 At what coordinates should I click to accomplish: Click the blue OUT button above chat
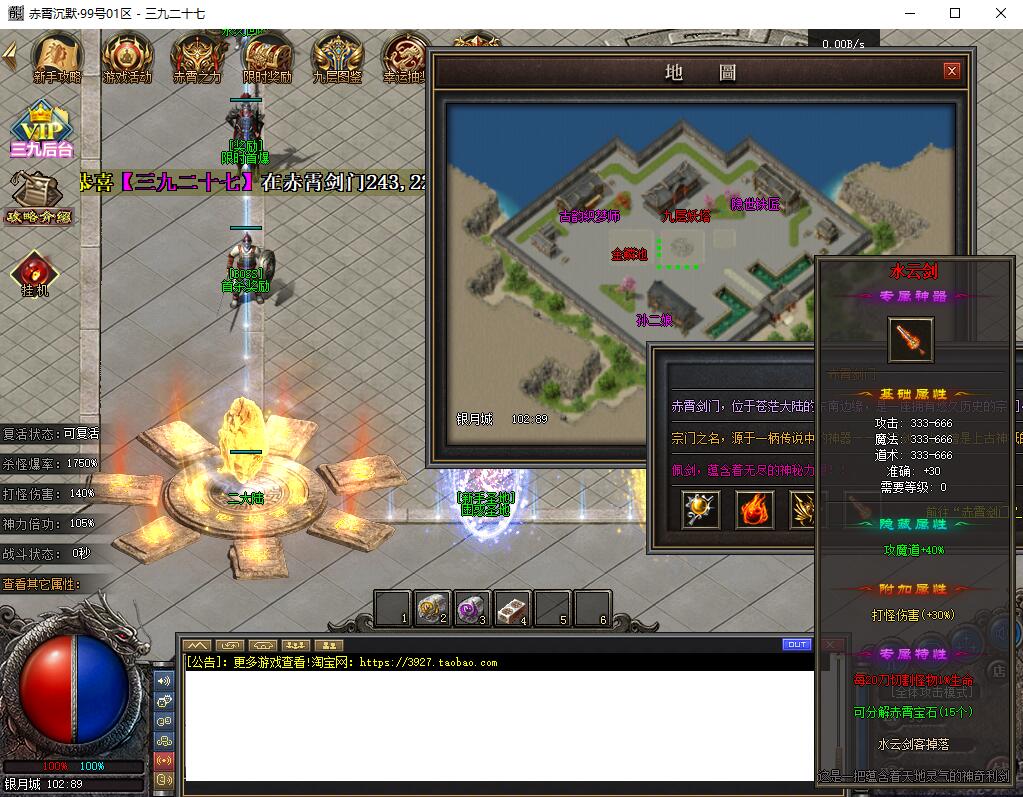coord(797,645)
